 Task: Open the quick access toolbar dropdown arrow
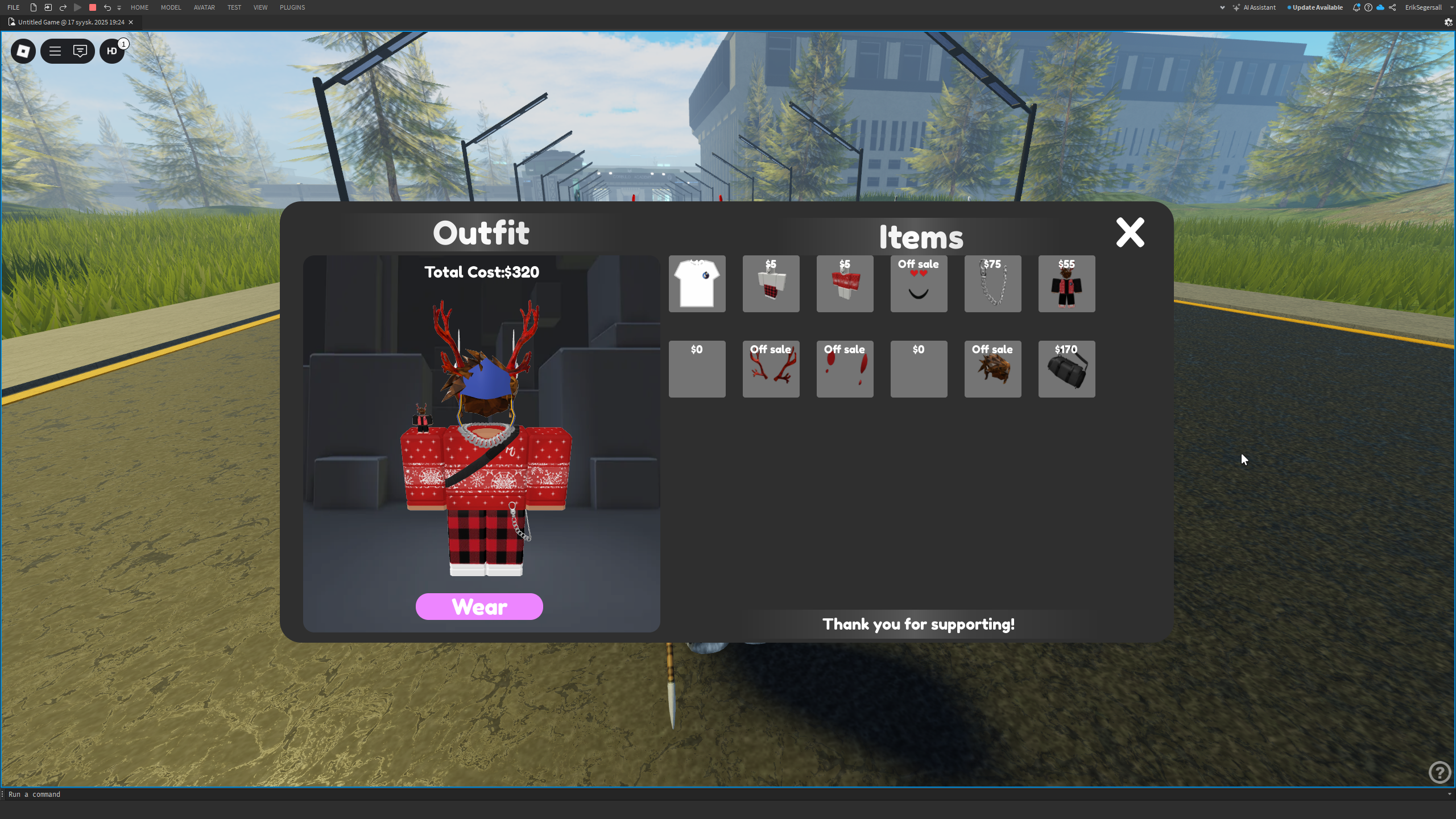click(119, 7)
